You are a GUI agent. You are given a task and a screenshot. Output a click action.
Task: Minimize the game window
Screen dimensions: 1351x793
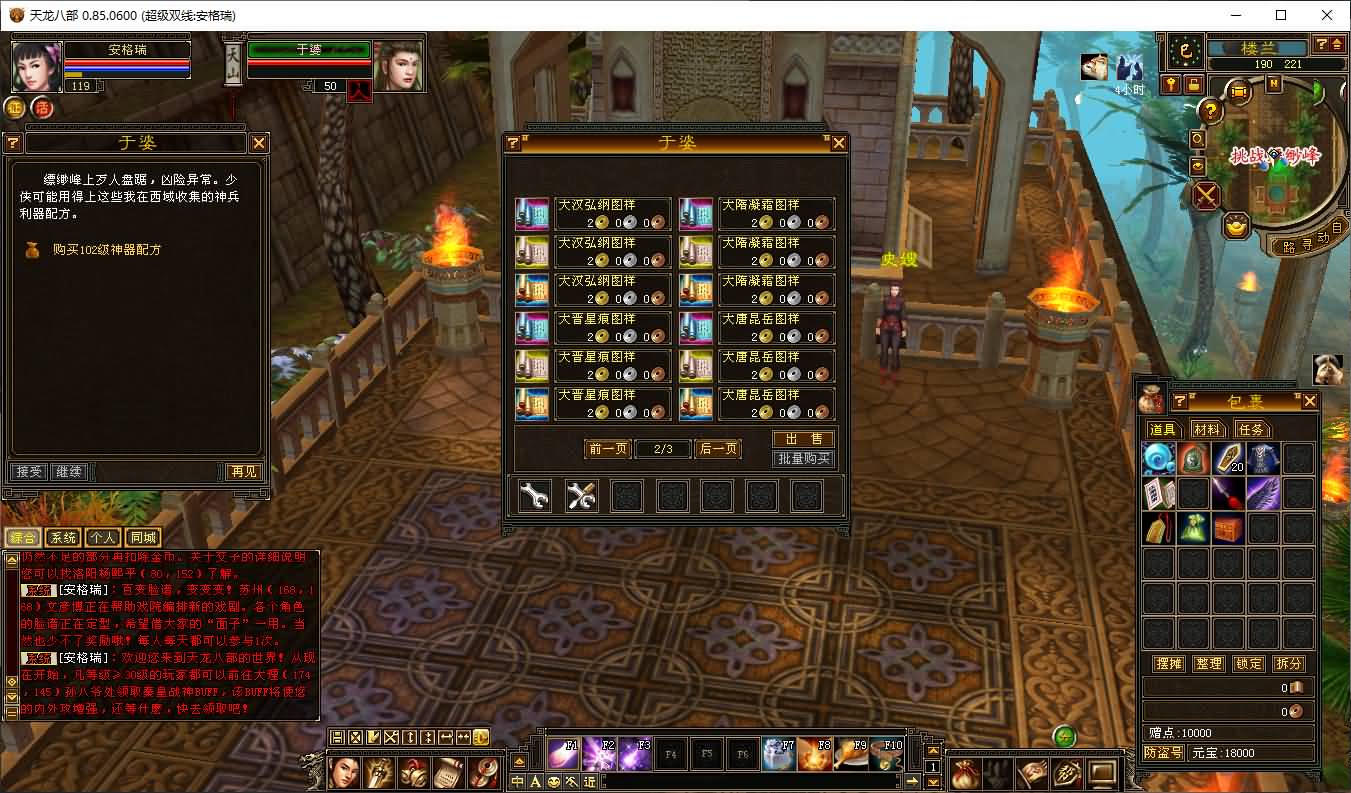point(1235,15)
